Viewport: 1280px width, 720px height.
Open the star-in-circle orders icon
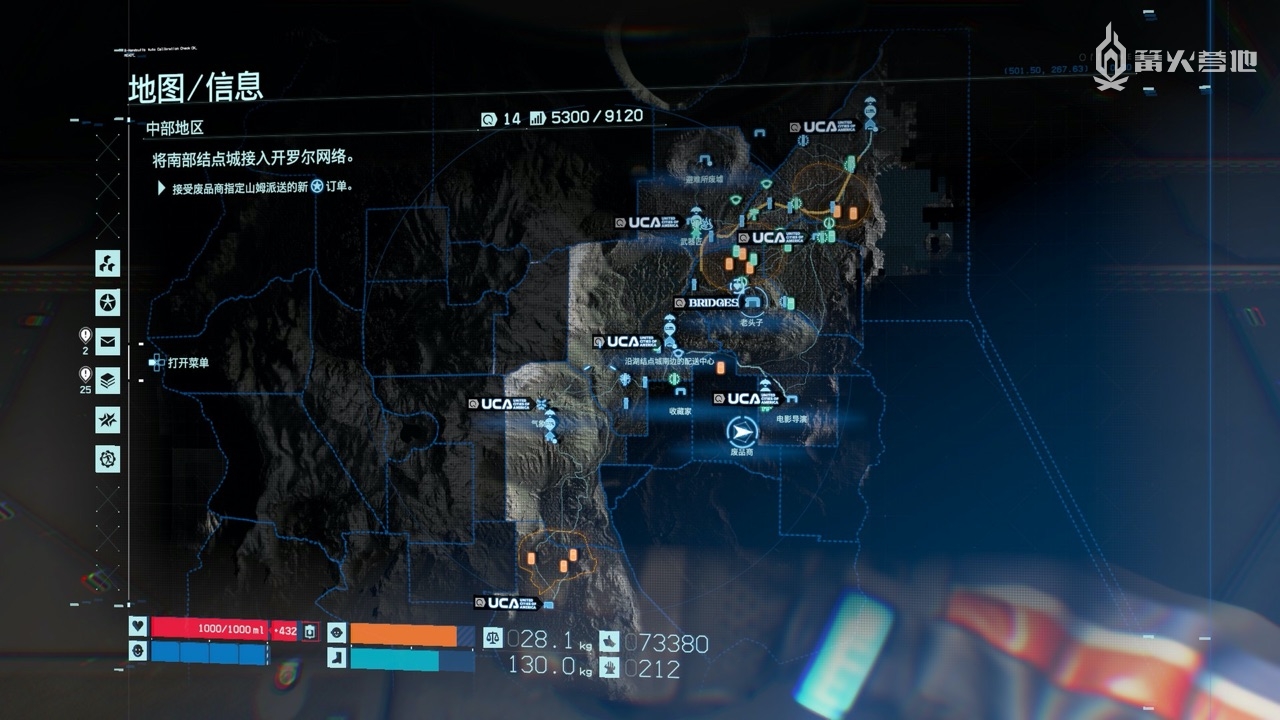(107, 302)
